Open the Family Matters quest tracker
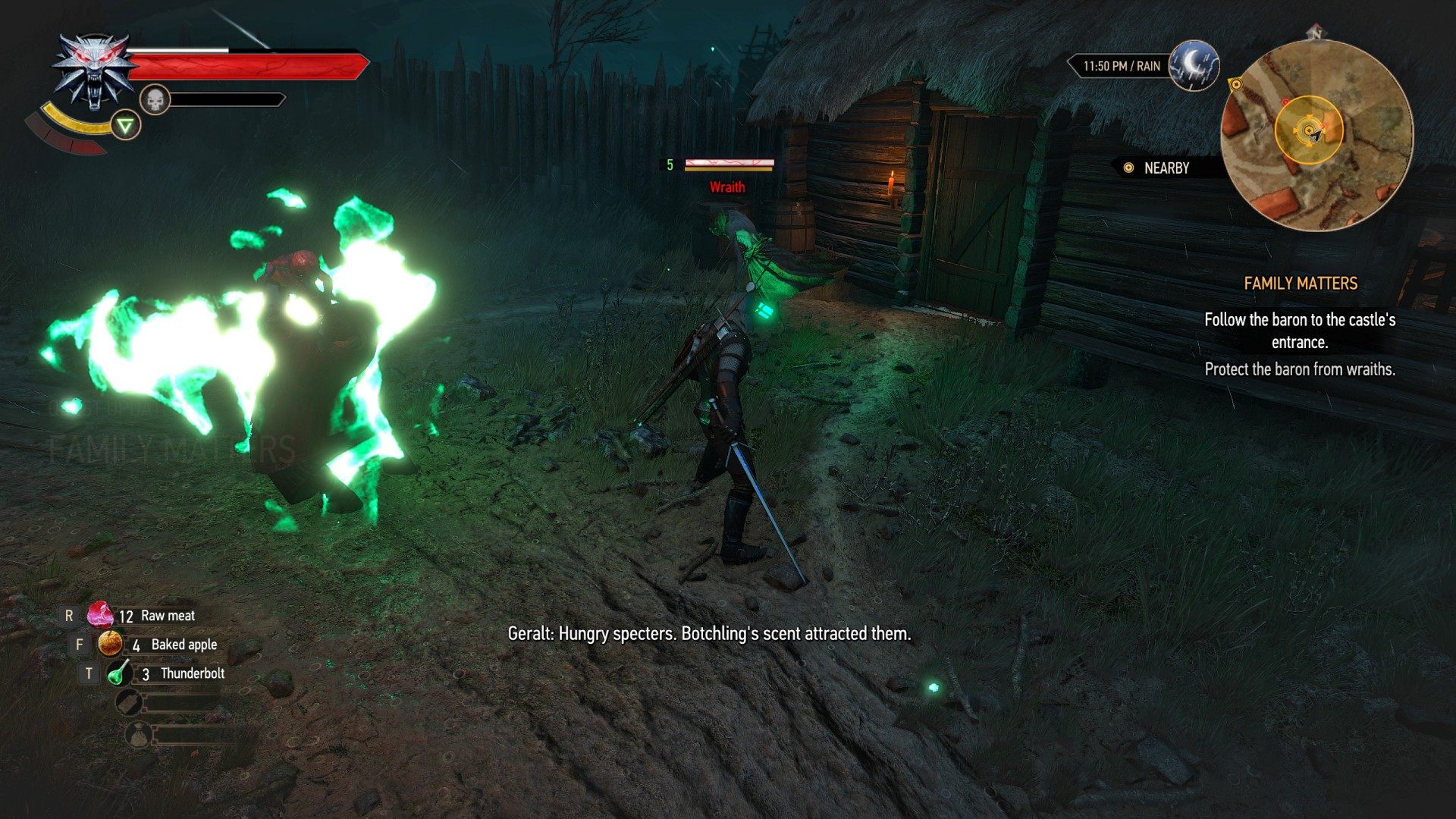1456x819 pixels. tap(1300, 284)
